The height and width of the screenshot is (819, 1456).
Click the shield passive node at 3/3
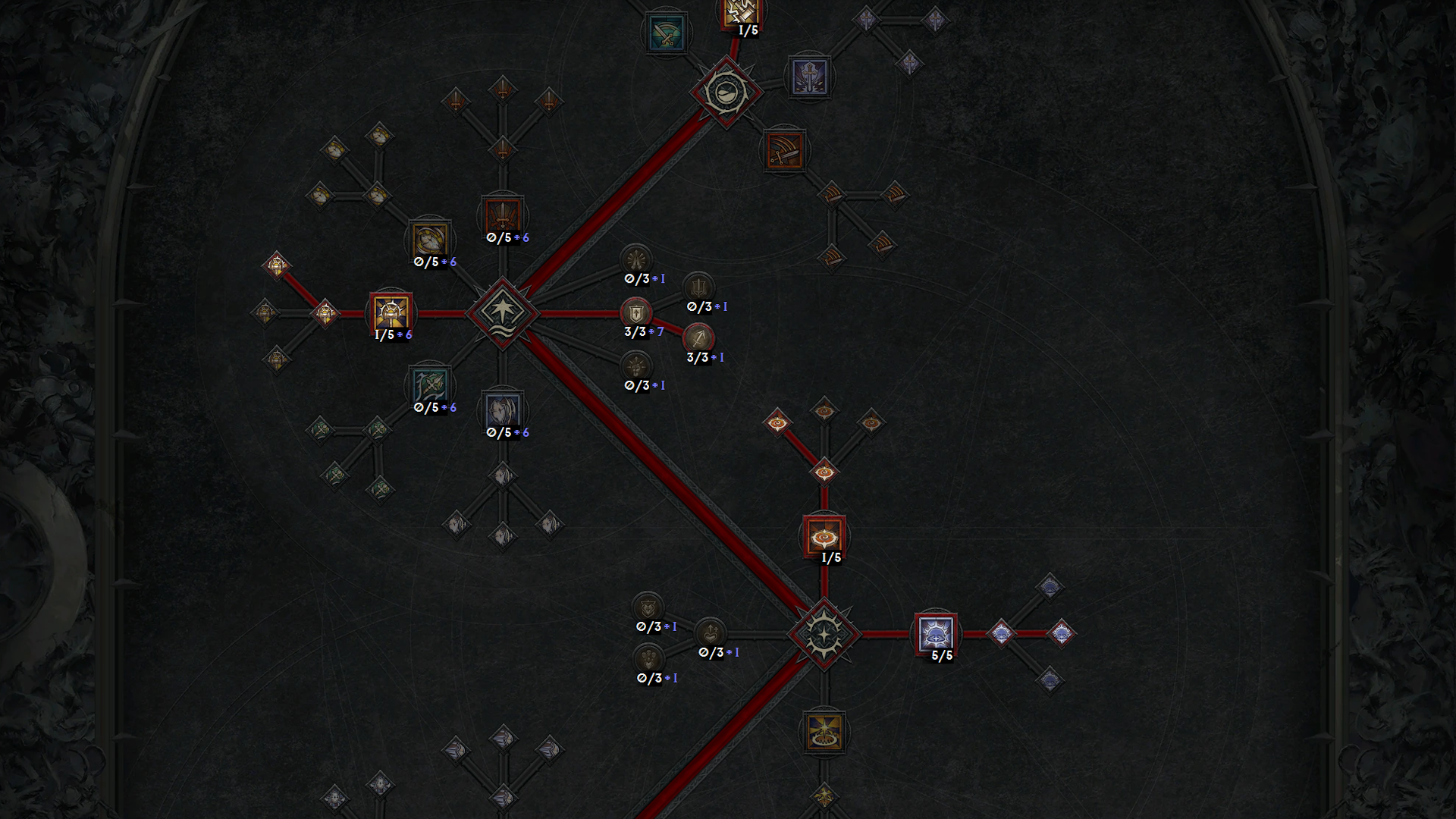tap(635, 312)
